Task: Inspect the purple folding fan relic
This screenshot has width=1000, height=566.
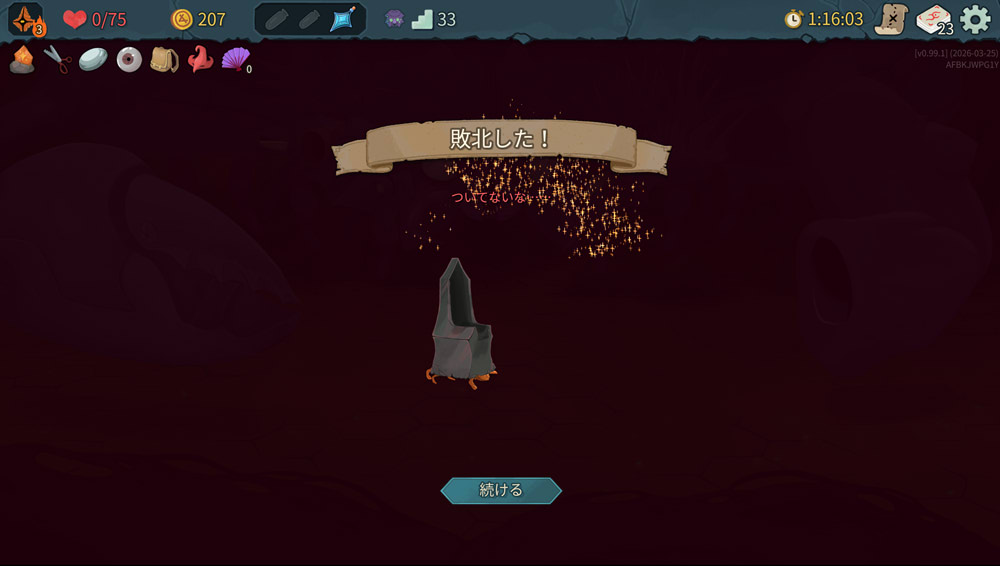Action: pyautogui.click(x=235, y=60)
